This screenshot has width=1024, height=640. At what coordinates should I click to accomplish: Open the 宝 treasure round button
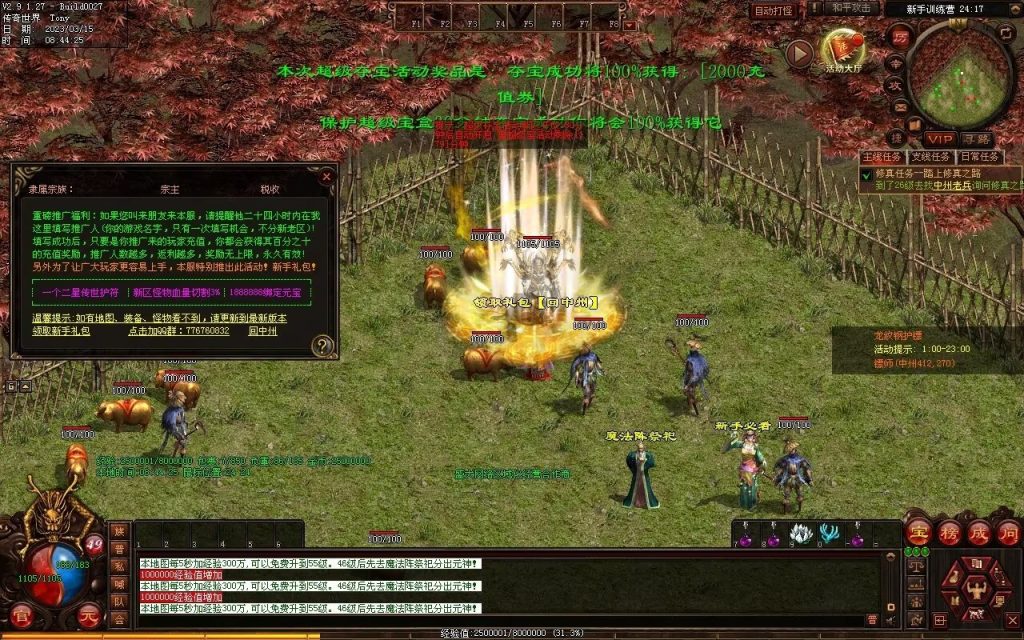pos(918,532)
